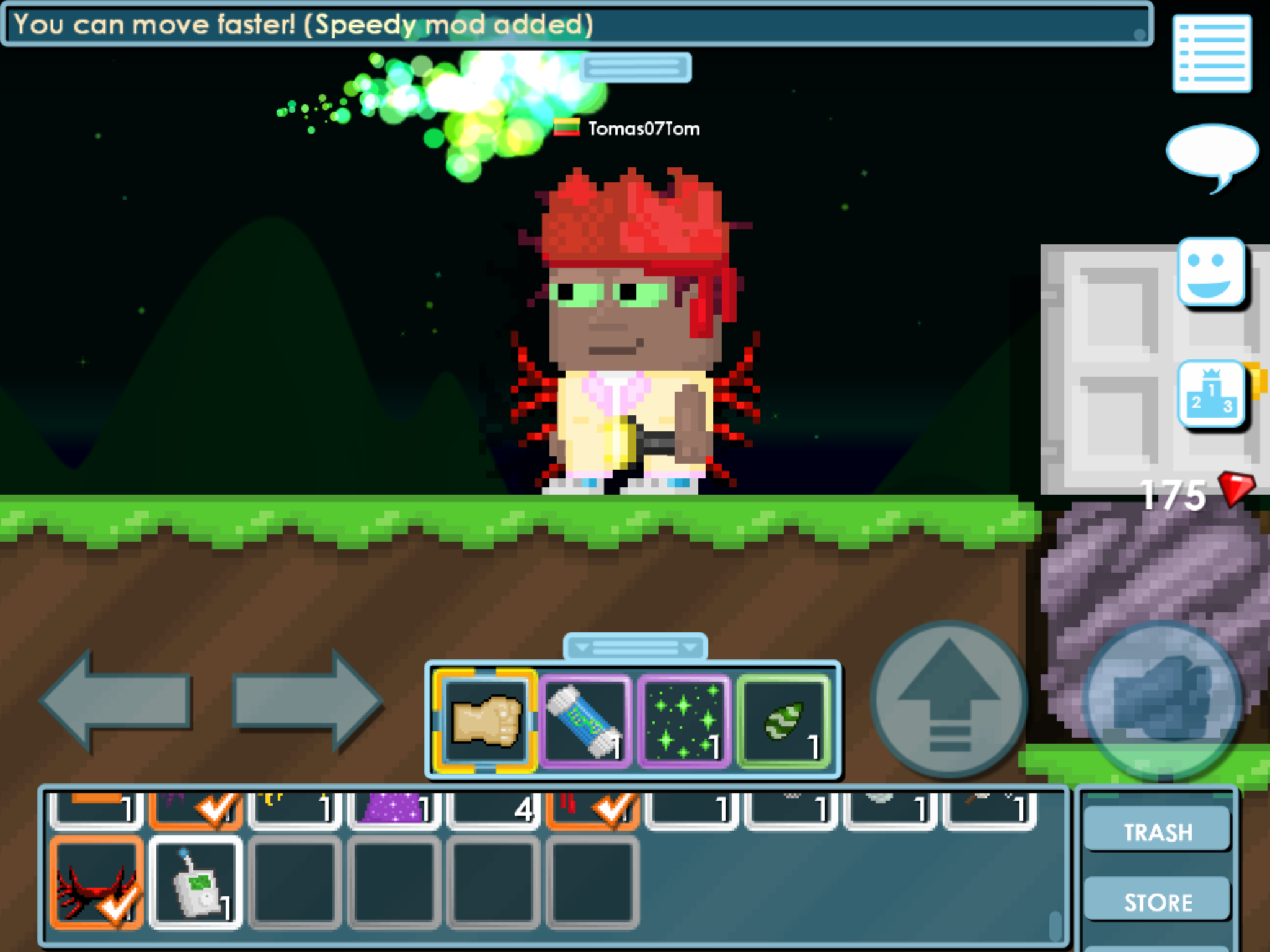Screen dimensions: 1270x952
Task: Select the white handheld device inventory slot
Action: [196, 883]
